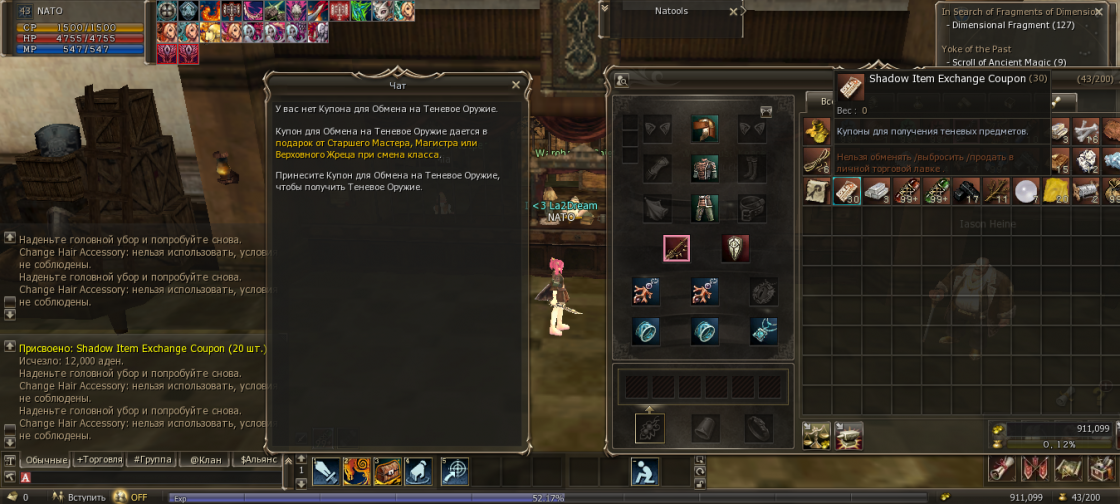The width and height of the screenshot is (1120, 504).
Task: Select the white orb inventory item
Action: (x=1027, y=191)
